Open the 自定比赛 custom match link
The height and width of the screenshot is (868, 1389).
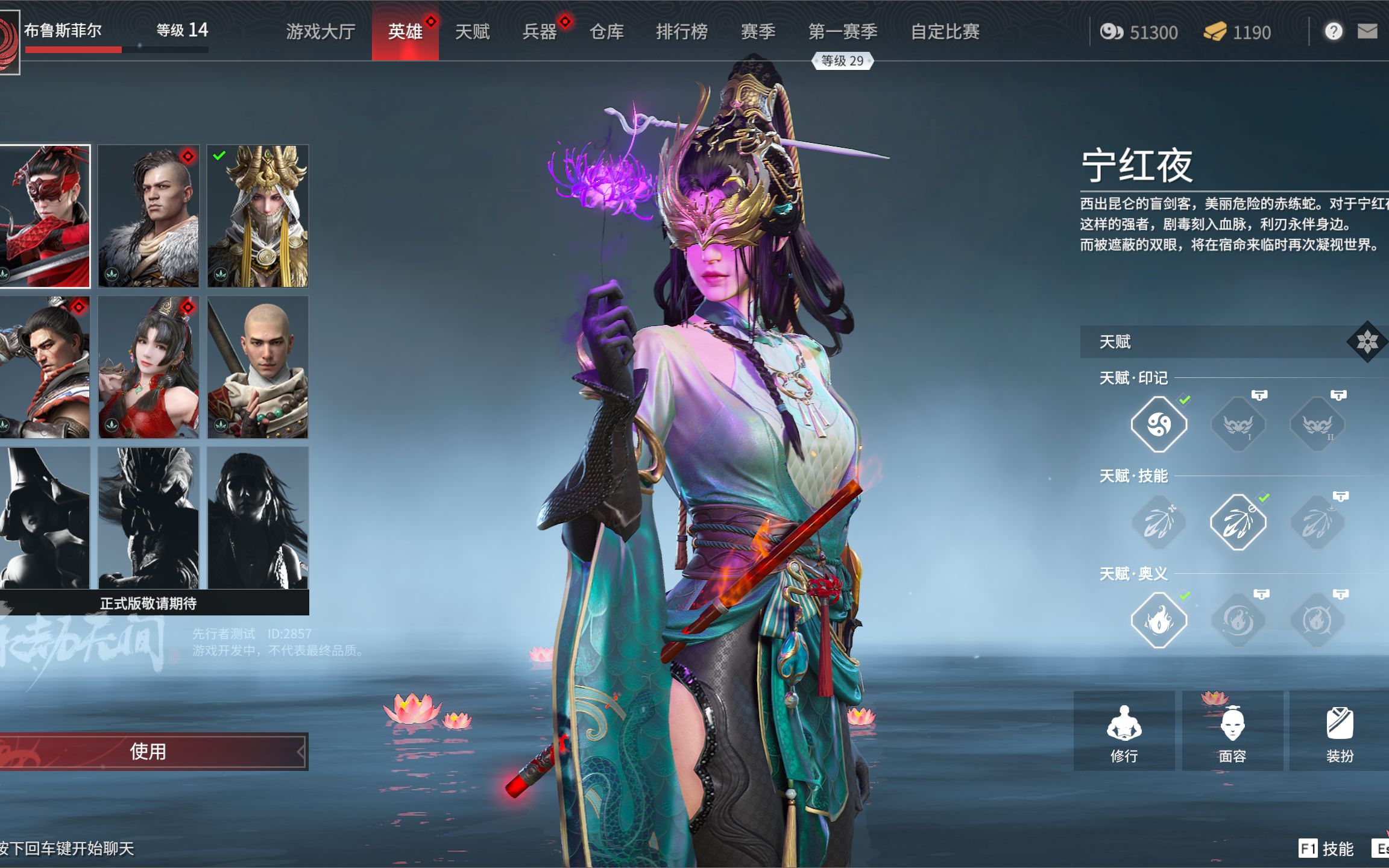946,31
